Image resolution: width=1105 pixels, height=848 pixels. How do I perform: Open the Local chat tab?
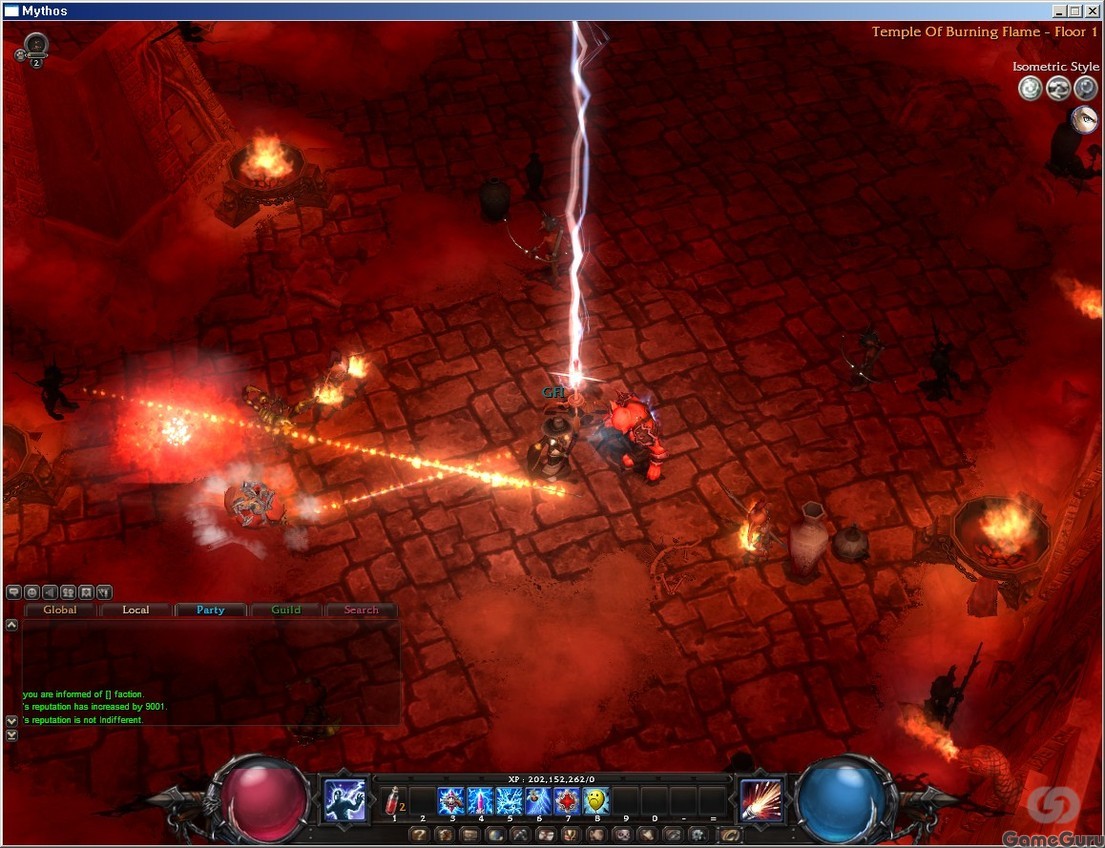(136, 610)
